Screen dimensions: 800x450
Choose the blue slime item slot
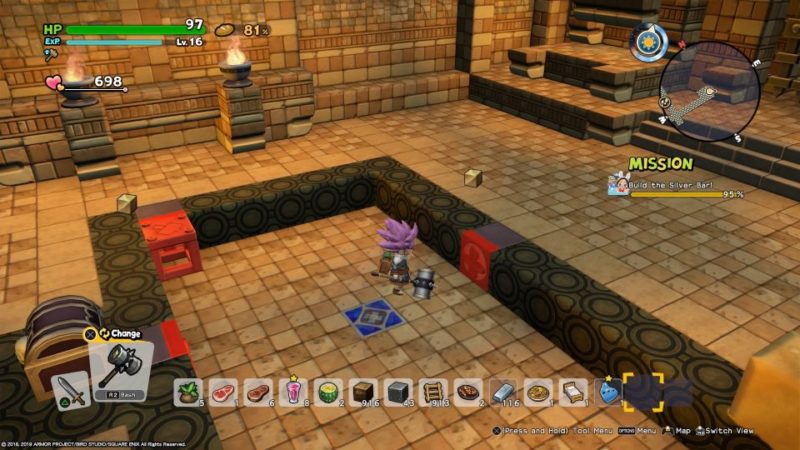[x=607, y=391]
